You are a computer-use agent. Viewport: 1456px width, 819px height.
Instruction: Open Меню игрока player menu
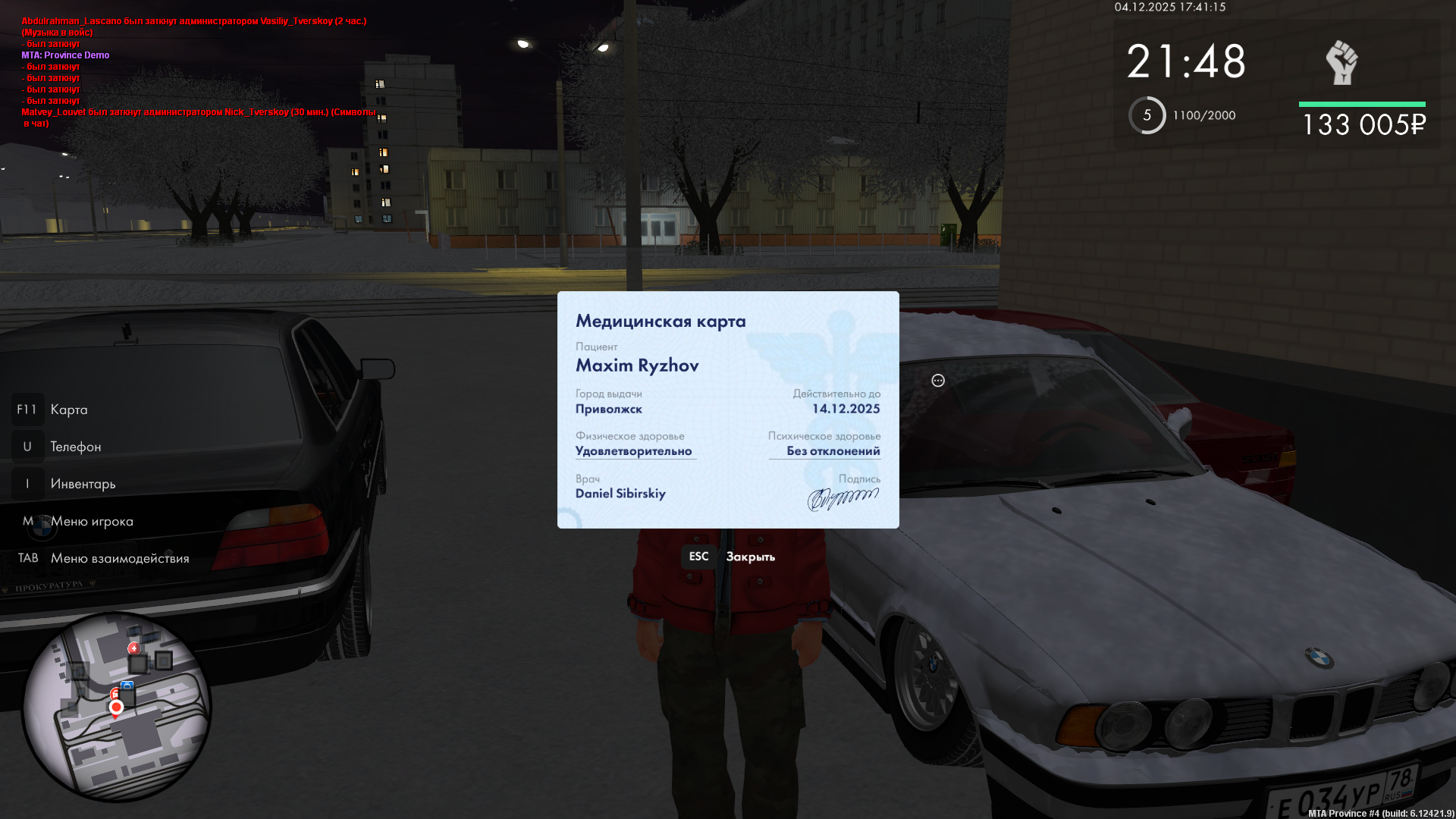pos(92,521)
